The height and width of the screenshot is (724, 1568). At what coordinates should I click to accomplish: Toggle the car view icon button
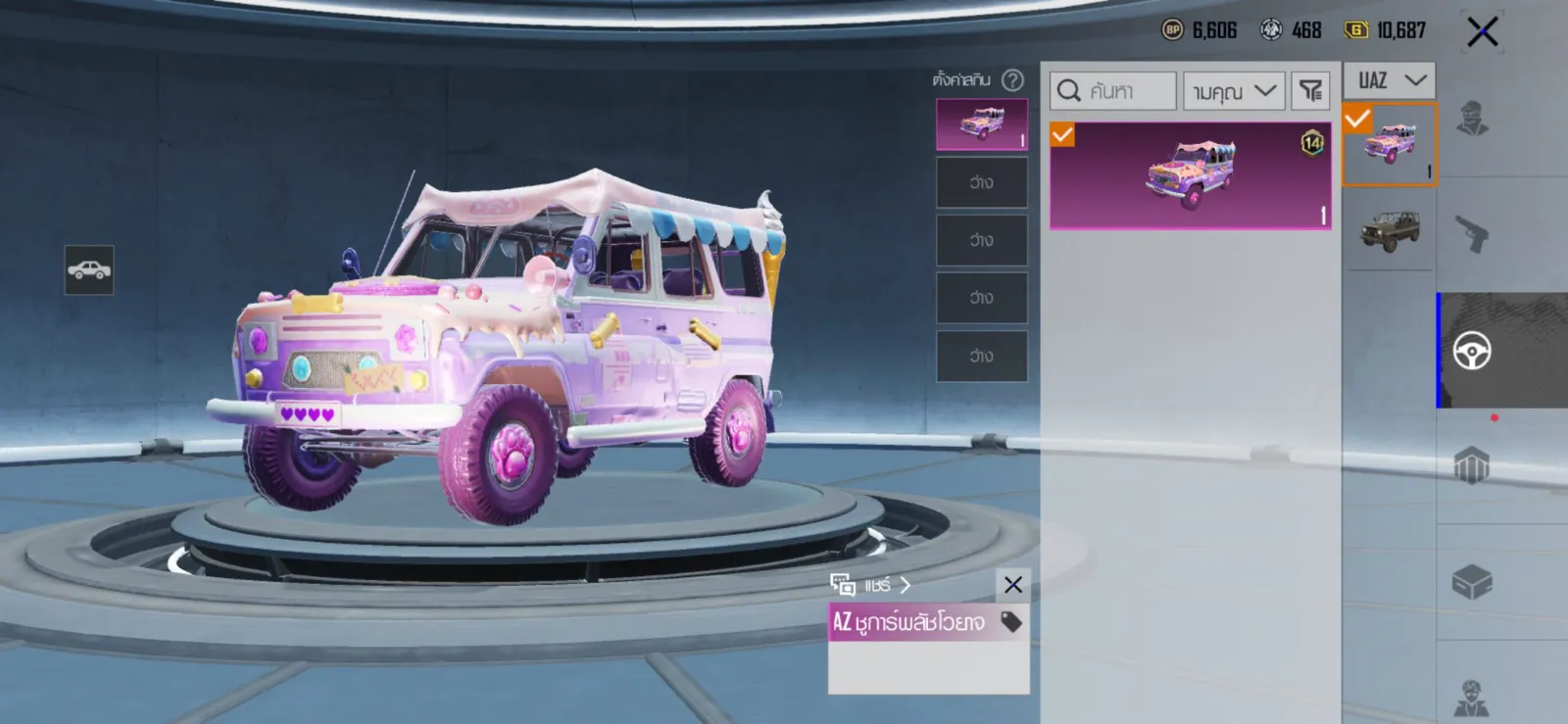pyautogui.click(x=89, y=270)
